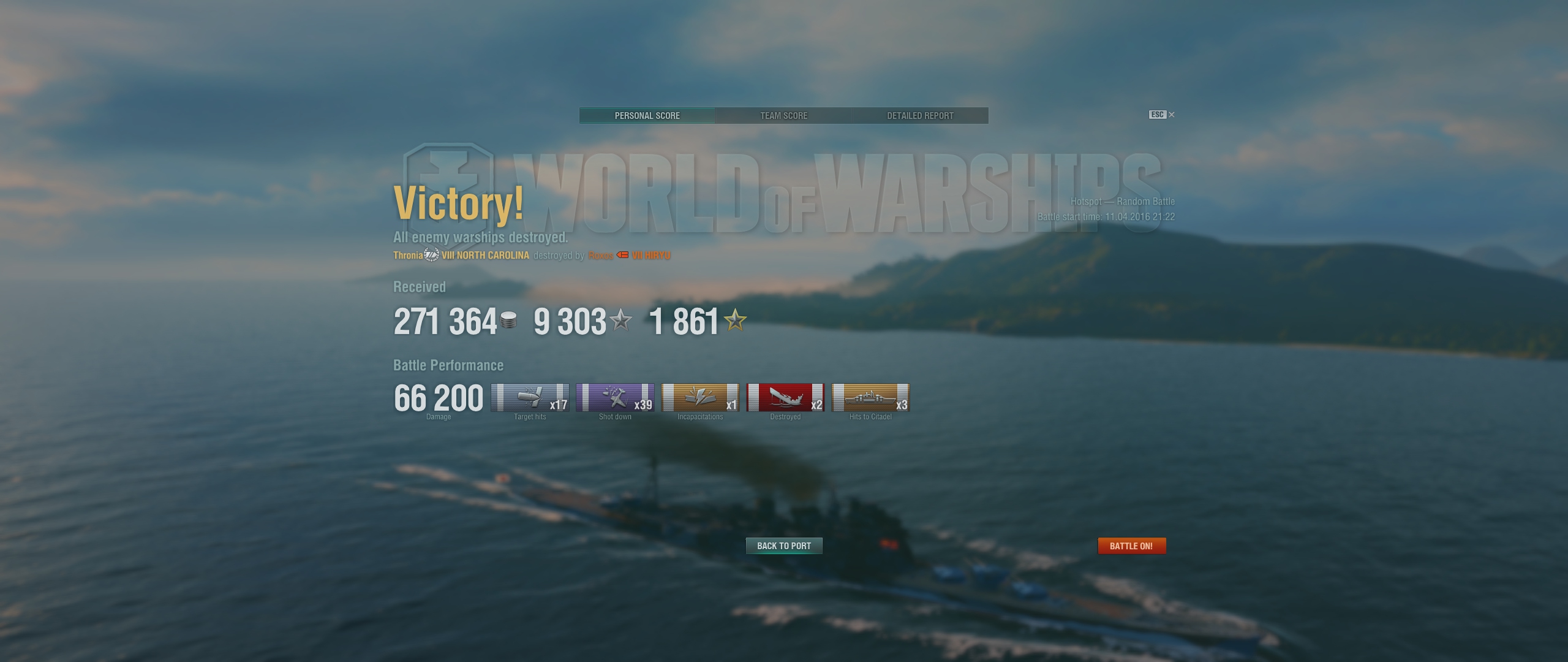The height and width of the screenshot is (662, 1568).
Task: Close the battle results screen
Action: [1171, 115]
